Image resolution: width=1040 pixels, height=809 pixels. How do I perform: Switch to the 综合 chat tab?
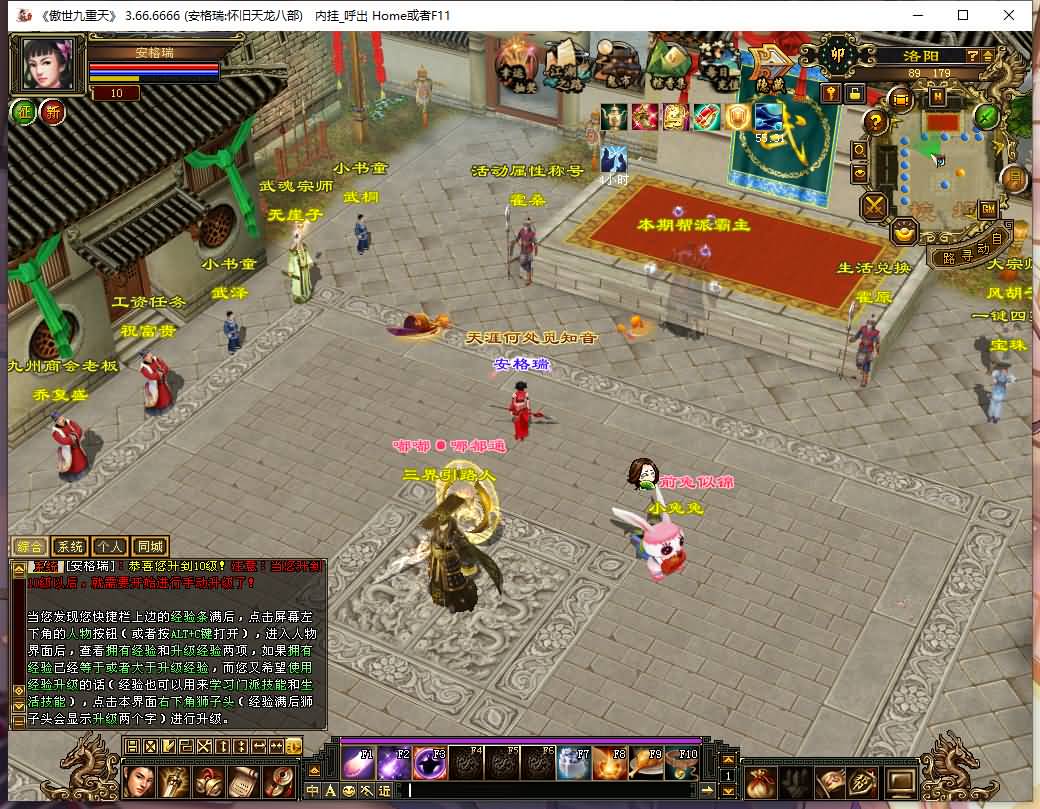(x=30, y=546)
